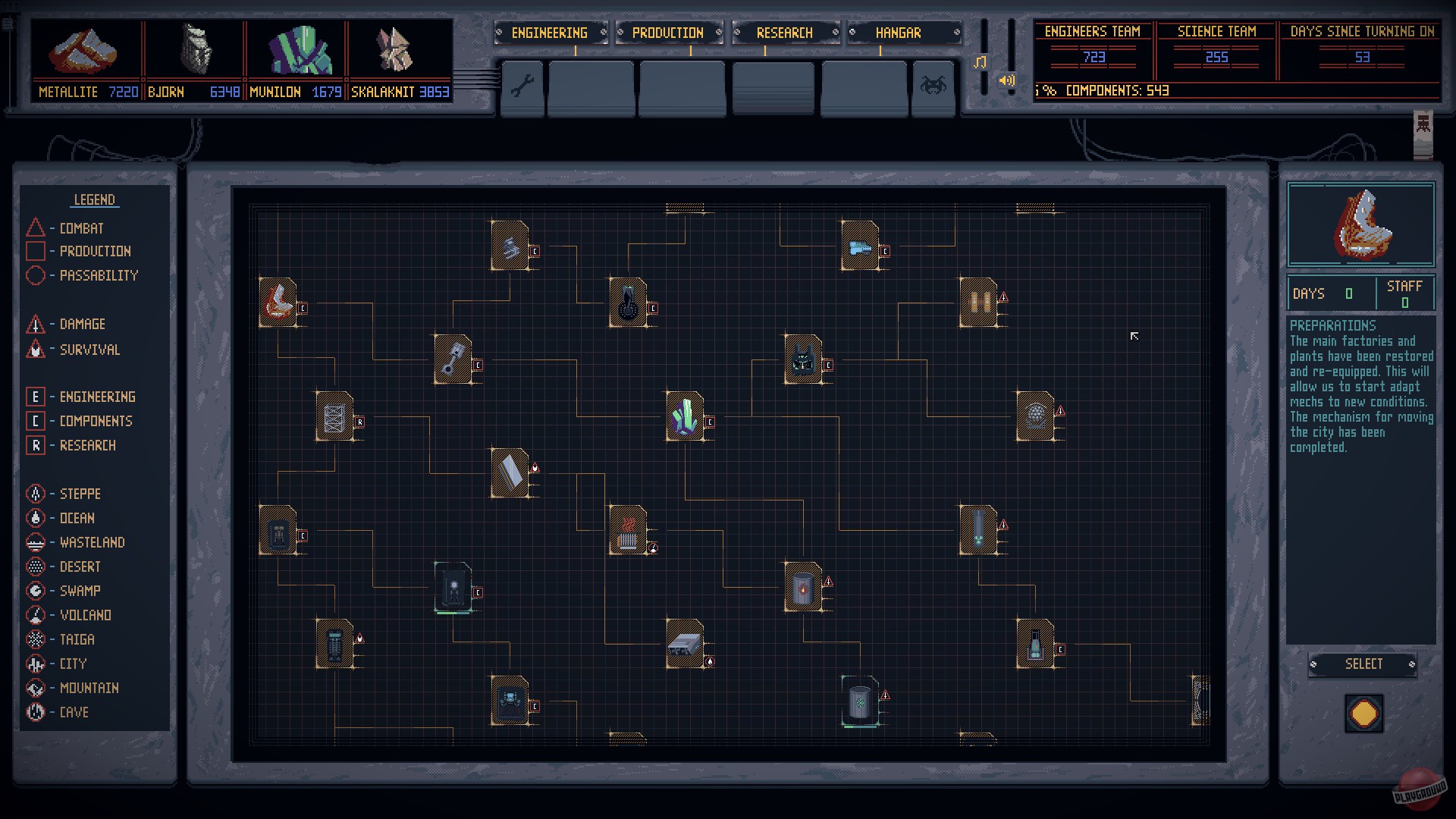Viewport: 1456px width, 819px height.
Task: Open the wrench tool in the toolbar
Action: (x=522, y=87)
